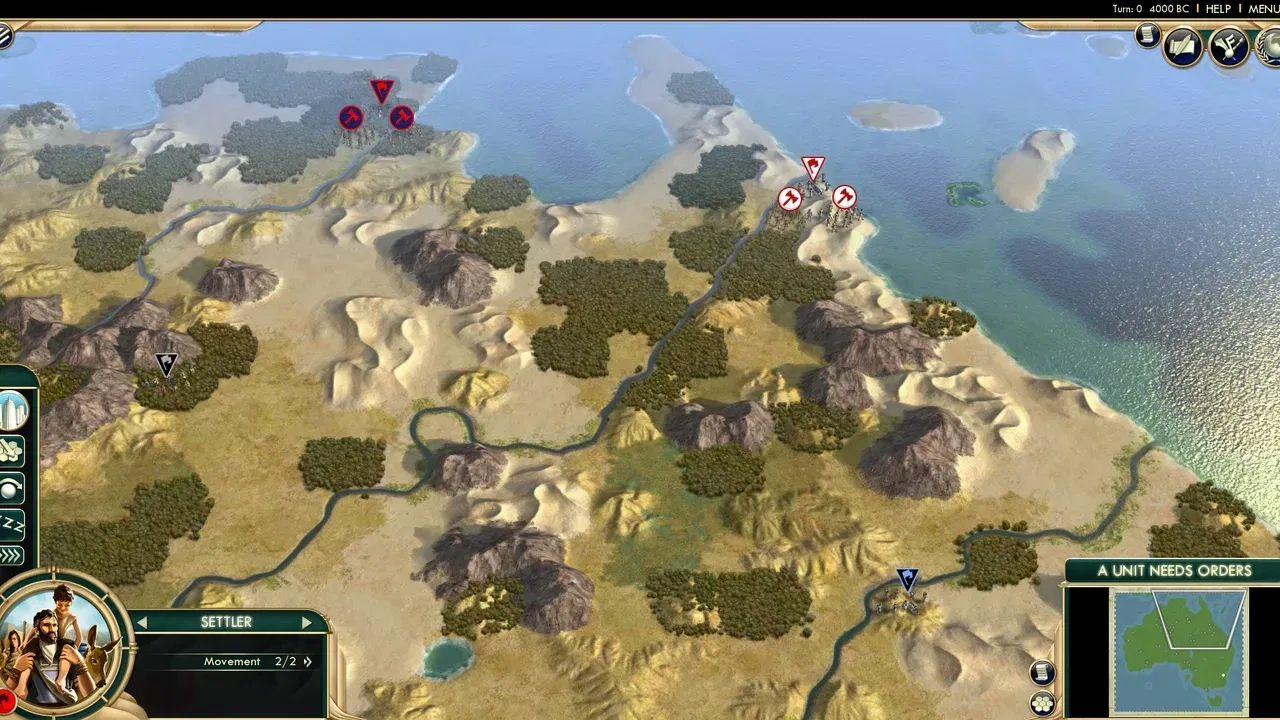This screenshot has height=720, width=1280.
Task: Open the Culture overview icon
Action: 1228,47
